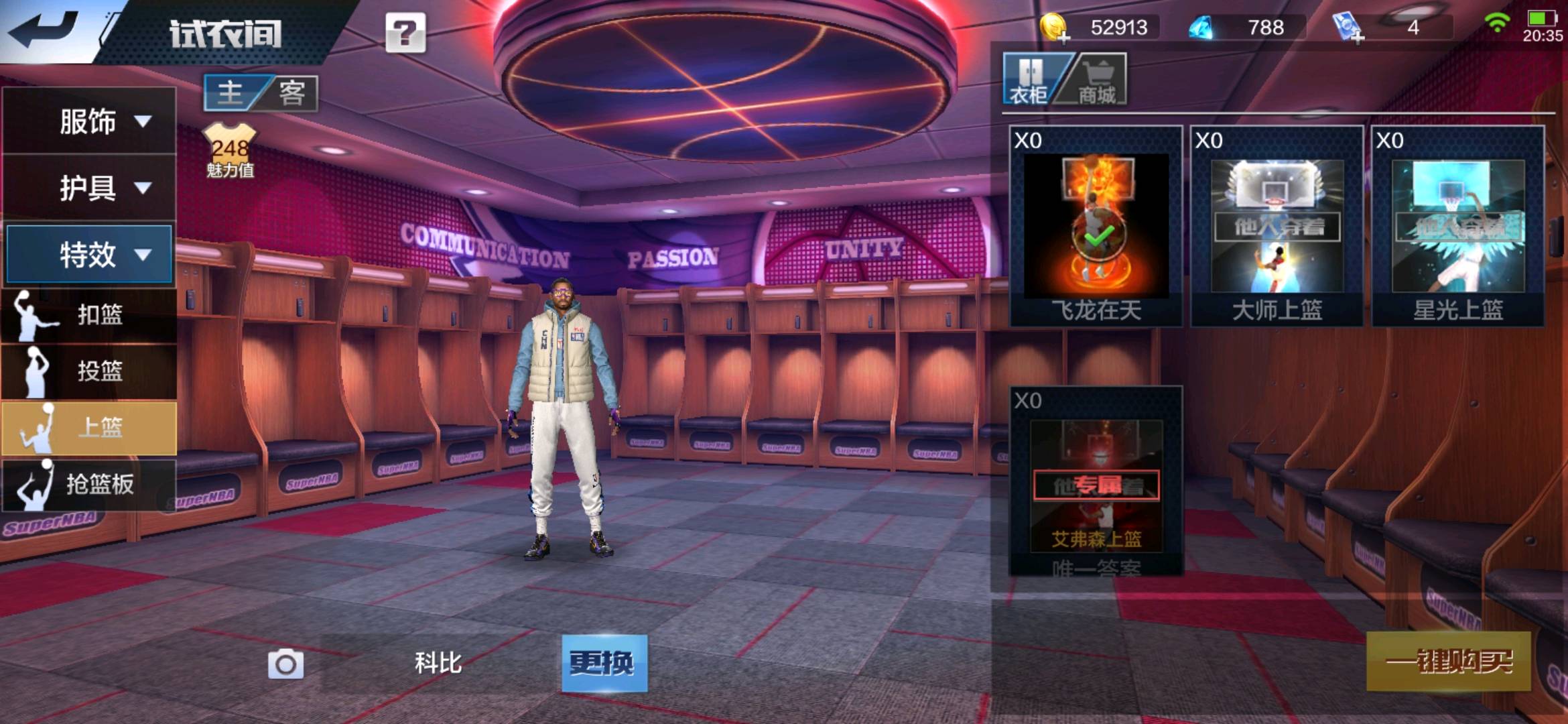1568x724 pixels.
Task: Select the 扣篮 dunk effects entry
Action: [x=89, y=314]
